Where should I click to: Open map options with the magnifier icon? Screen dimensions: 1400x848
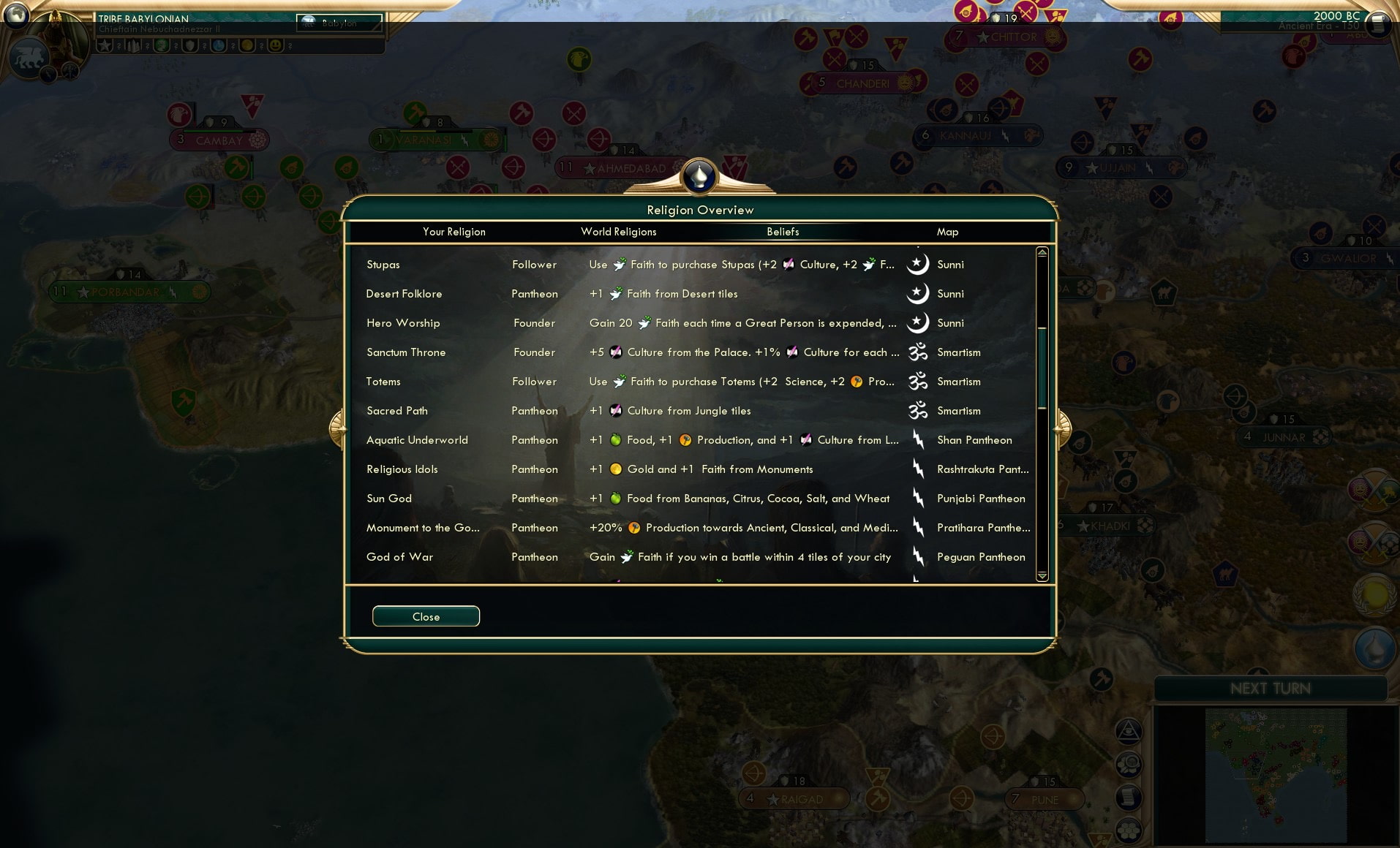click(1129, 765)
